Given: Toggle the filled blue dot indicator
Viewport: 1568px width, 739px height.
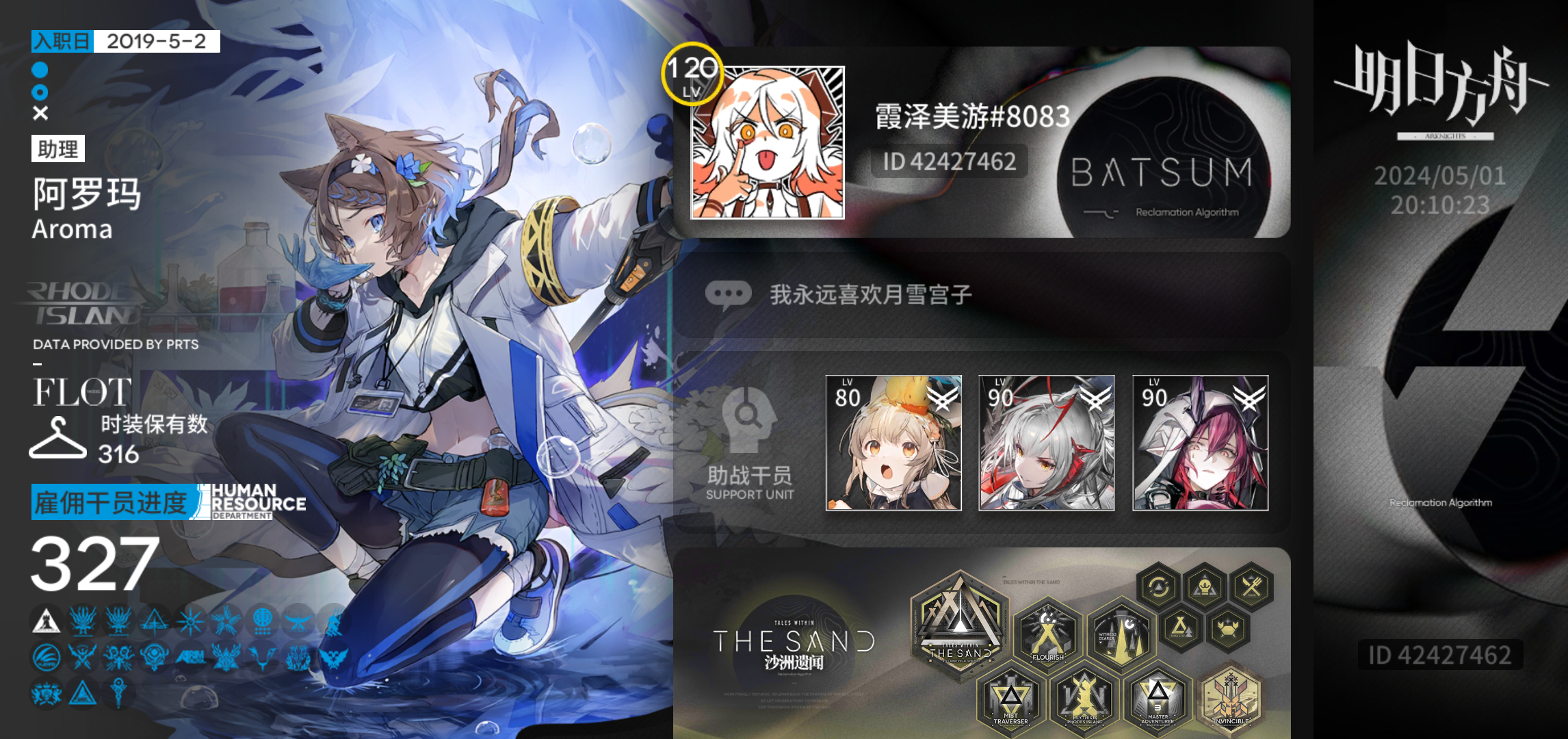Looking at the screenshot, I should tap(39, 68).
